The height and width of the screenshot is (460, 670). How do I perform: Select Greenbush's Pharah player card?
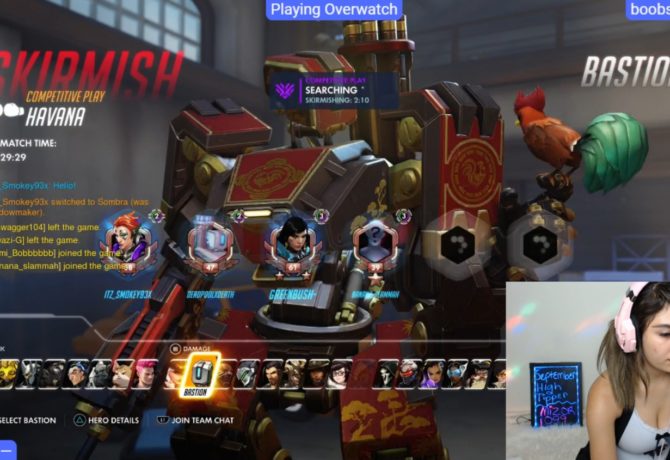click(x=291, y=246)
